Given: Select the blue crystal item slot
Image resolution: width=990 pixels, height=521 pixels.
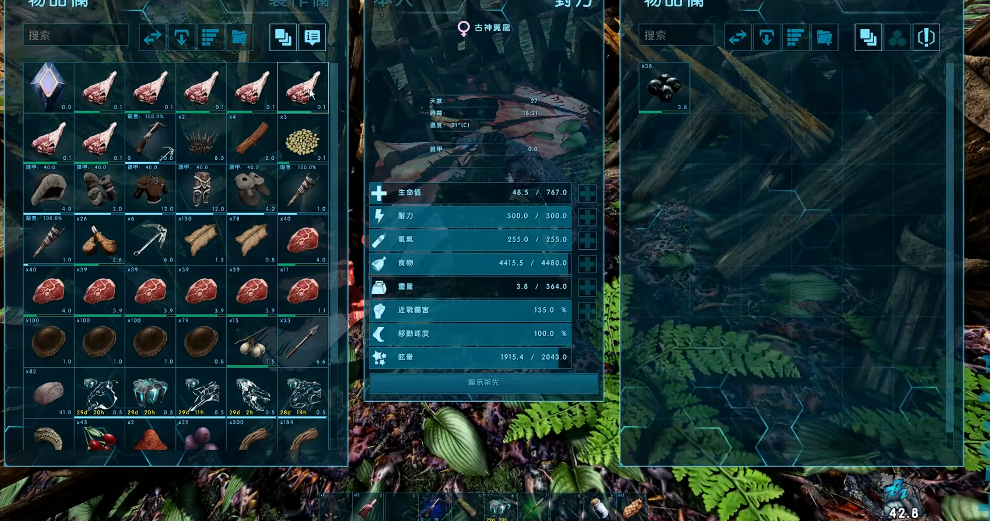Looking at the screenshot, I should click(x=47, y=86).
